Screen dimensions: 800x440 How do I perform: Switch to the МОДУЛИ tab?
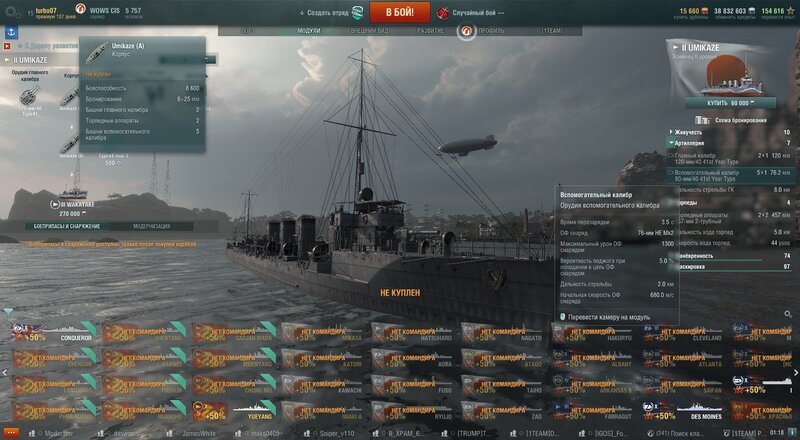click(309, 31)
